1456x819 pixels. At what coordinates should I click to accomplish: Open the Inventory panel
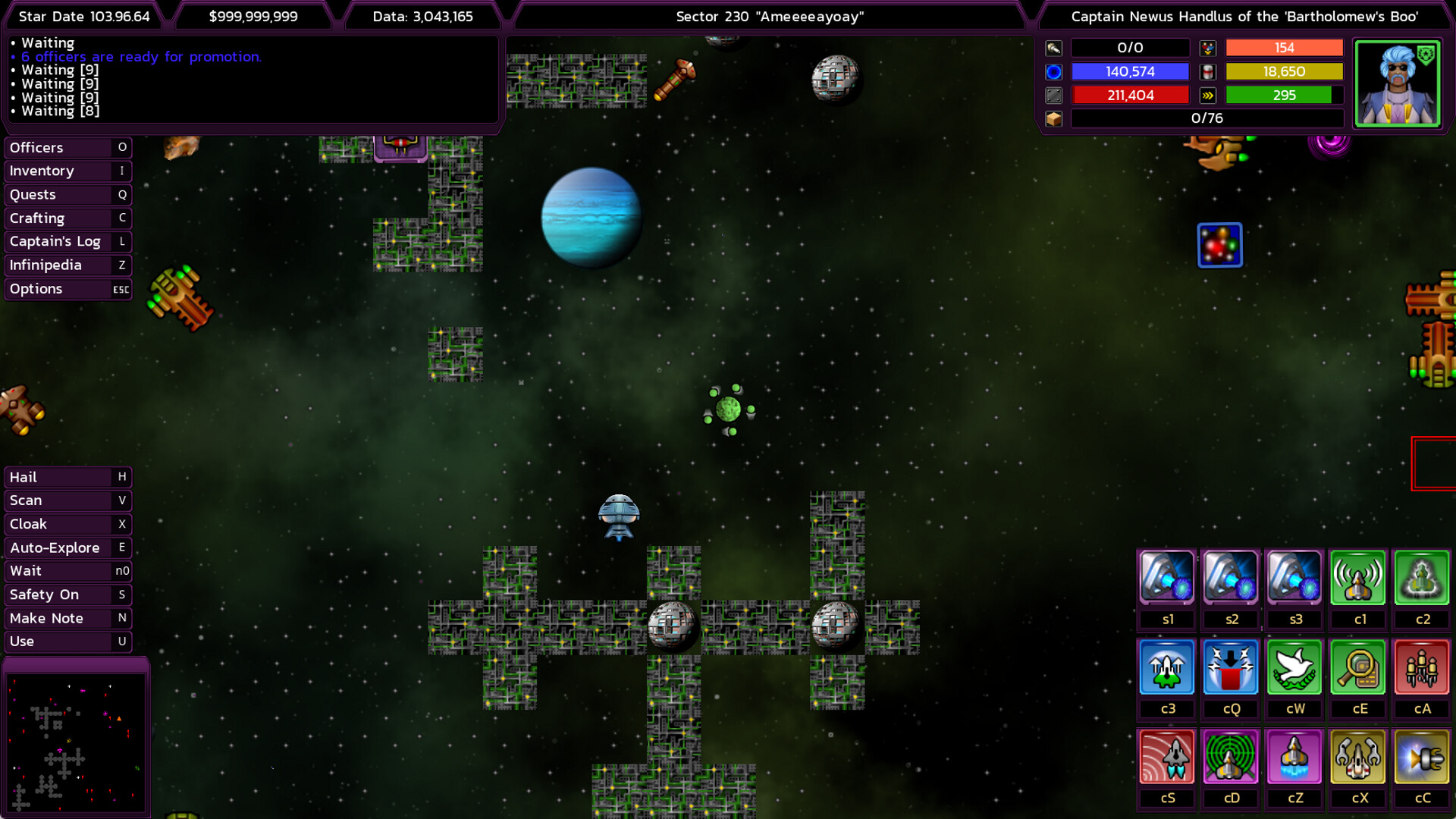coord(67,171)
